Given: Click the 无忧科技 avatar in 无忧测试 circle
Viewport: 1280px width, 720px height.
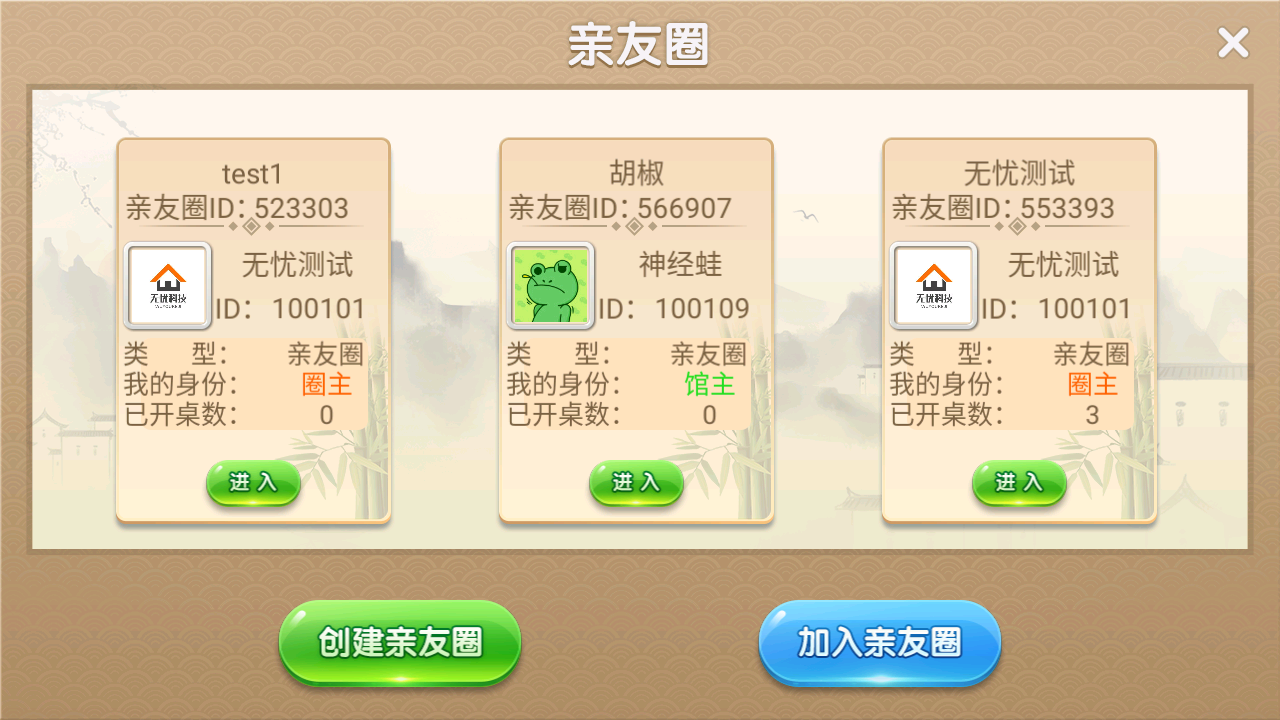Looking at the screenshot, I should point(933,286).
